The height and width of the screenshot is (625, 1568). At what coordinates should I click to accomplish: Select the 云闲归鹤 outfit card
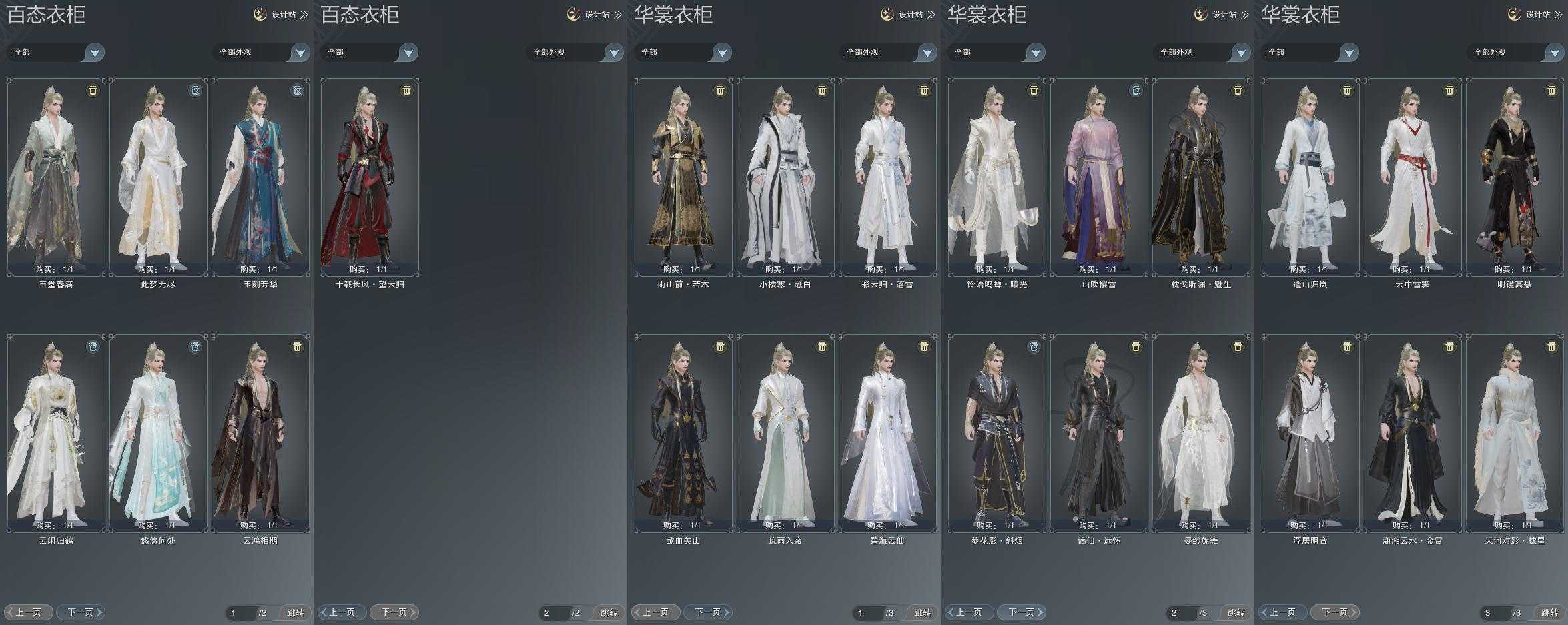pos(56,433)
